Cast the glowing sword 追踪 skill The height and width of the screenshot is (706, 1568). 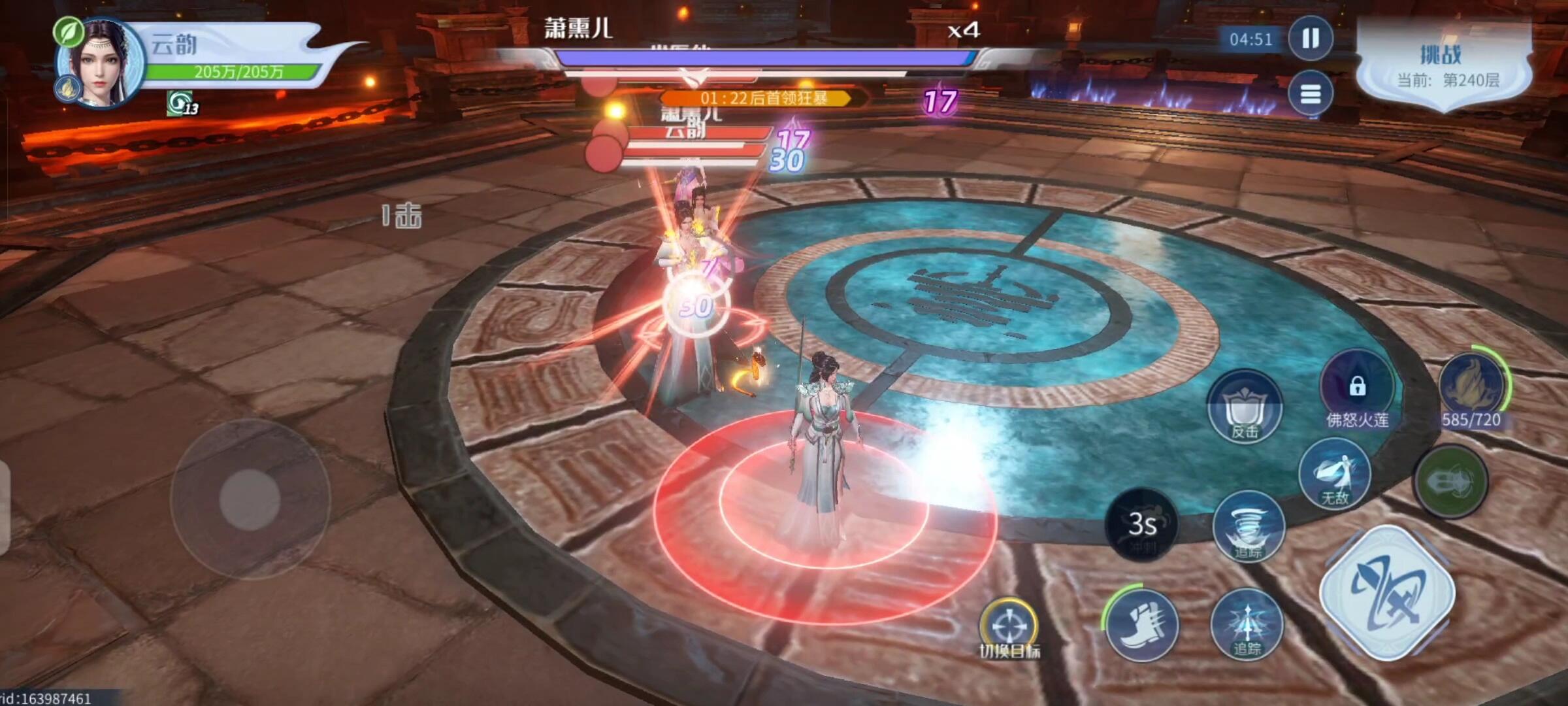[1247, 624]
